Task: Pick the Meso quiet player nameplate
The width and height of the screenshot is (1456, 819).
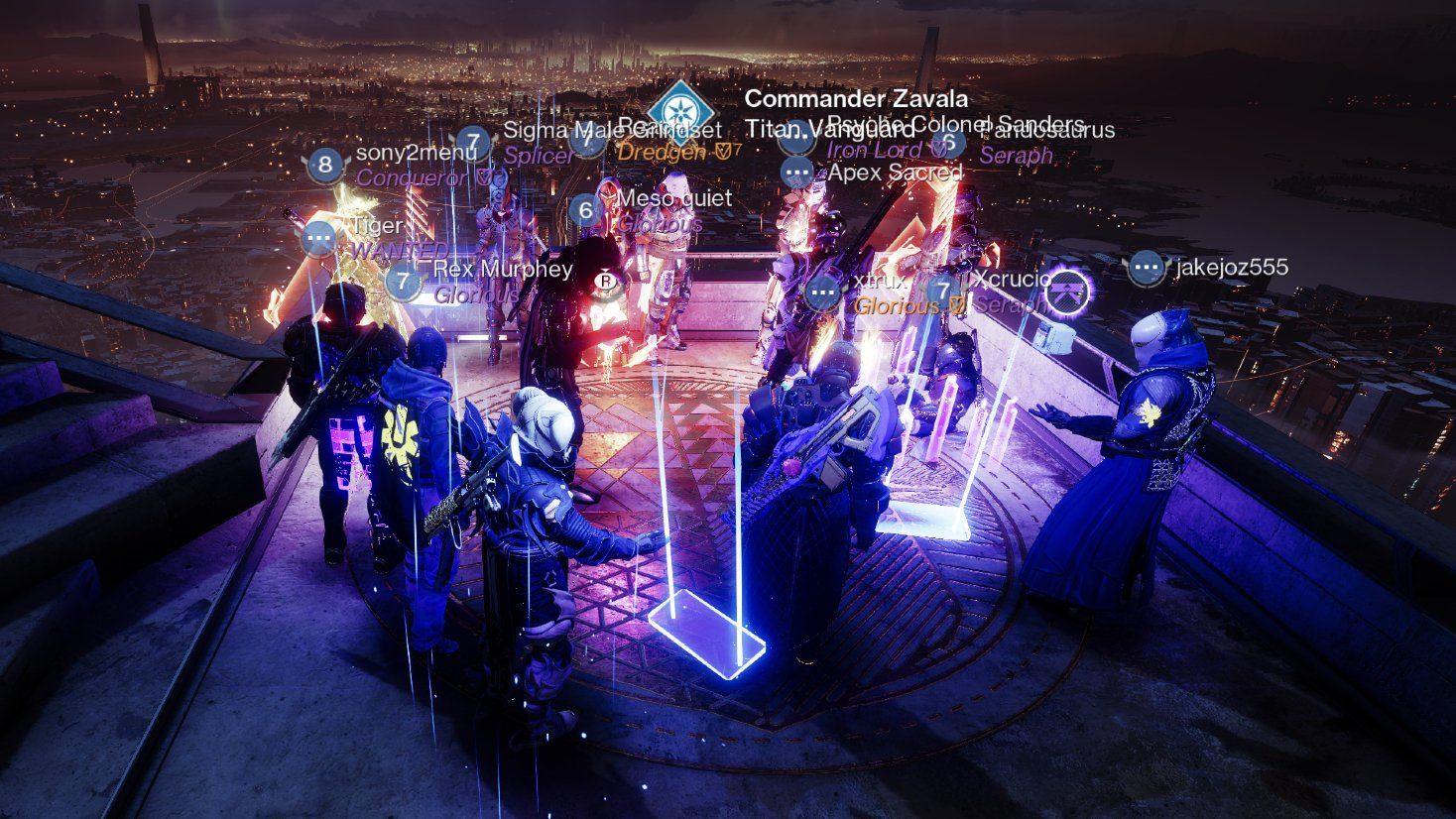Action: pos(673,199)
